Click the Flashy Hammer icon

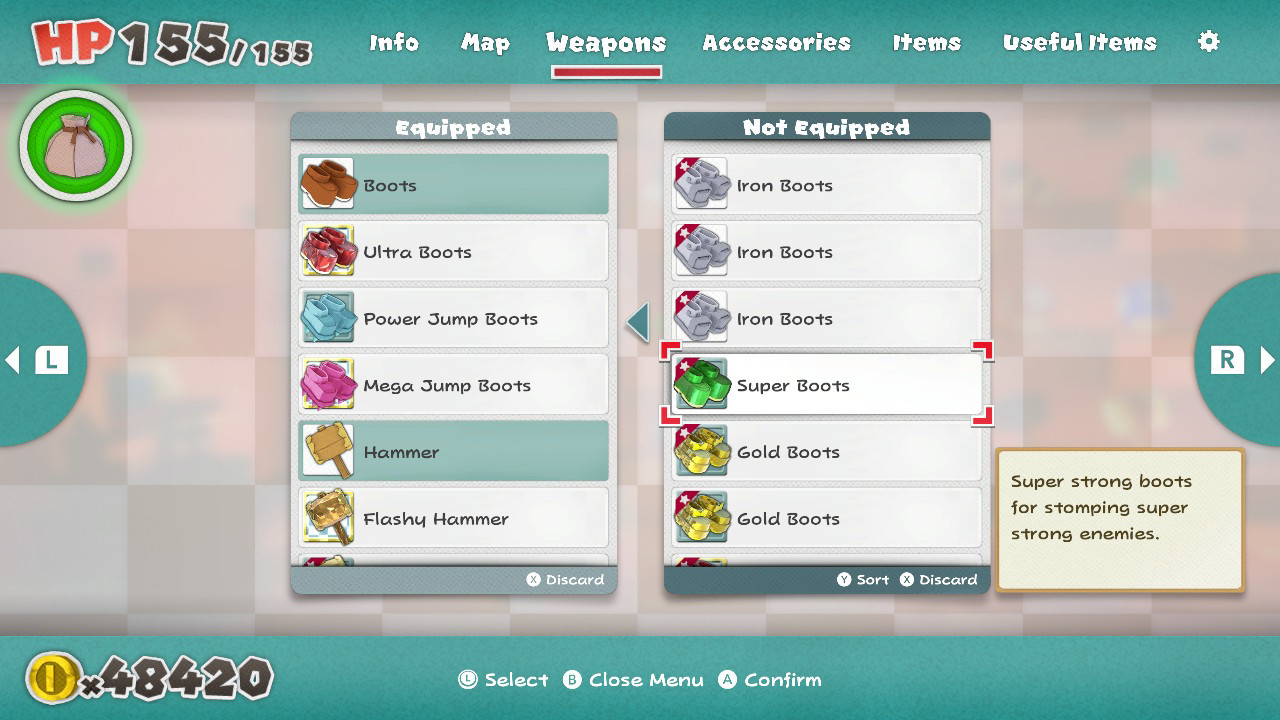tap(328, 517)
